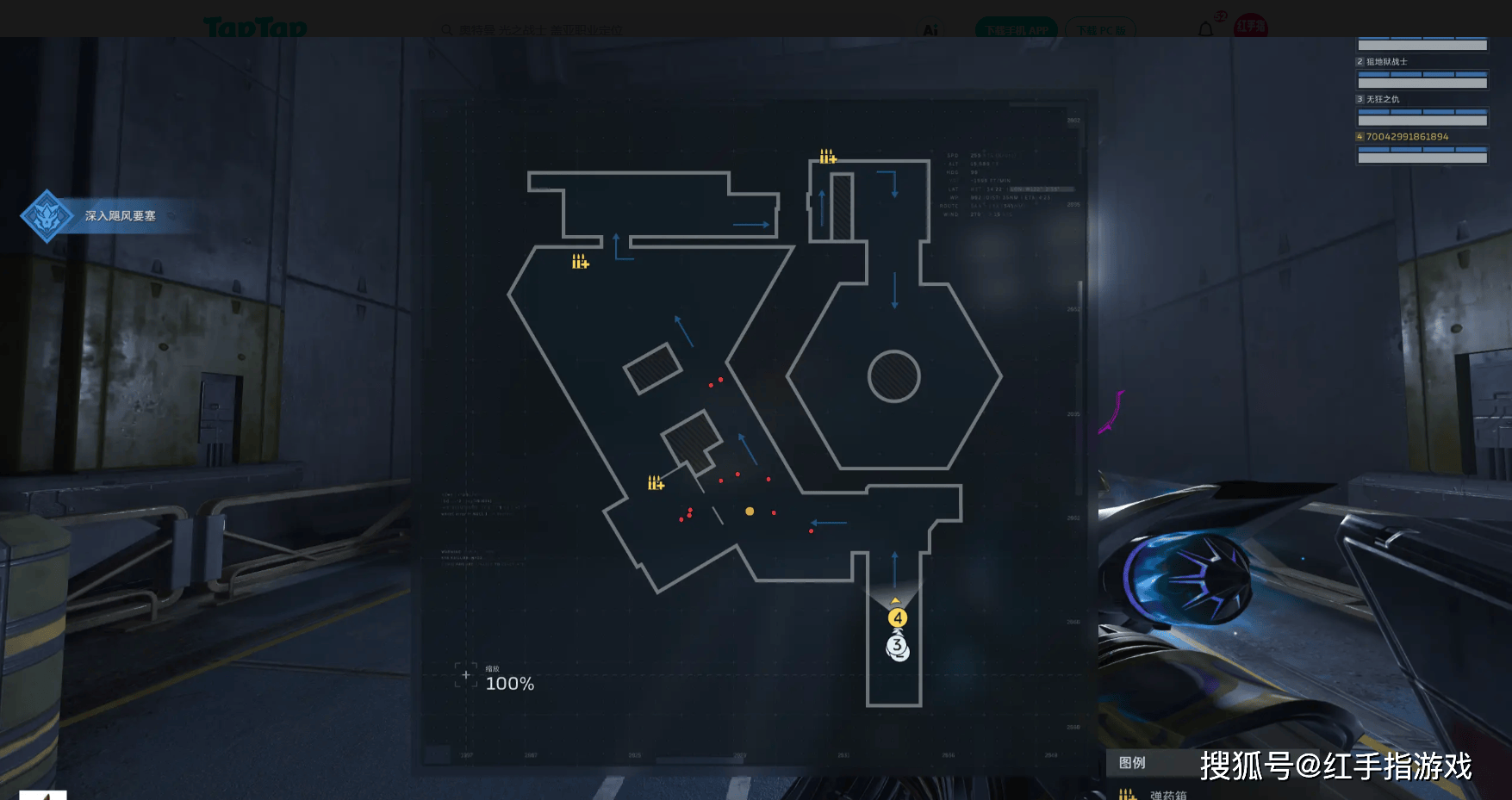The width and height of the screenshot is (1512, 800).
Task: Select the white player marker numbered 3
Action: [x=898, y=646]
